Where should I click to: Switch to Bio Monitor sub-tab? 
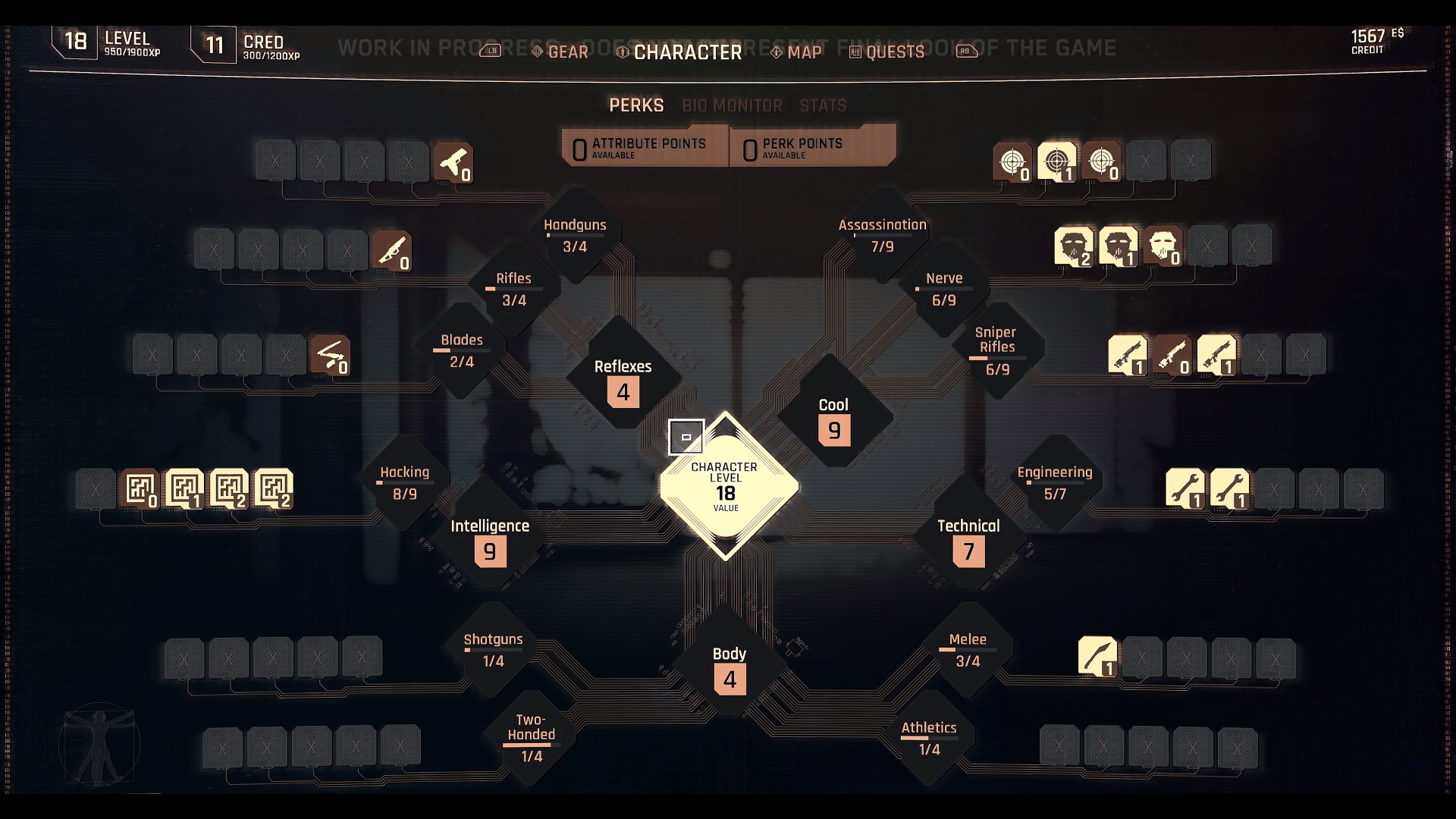pyautogui.click(x=732, y=105)
